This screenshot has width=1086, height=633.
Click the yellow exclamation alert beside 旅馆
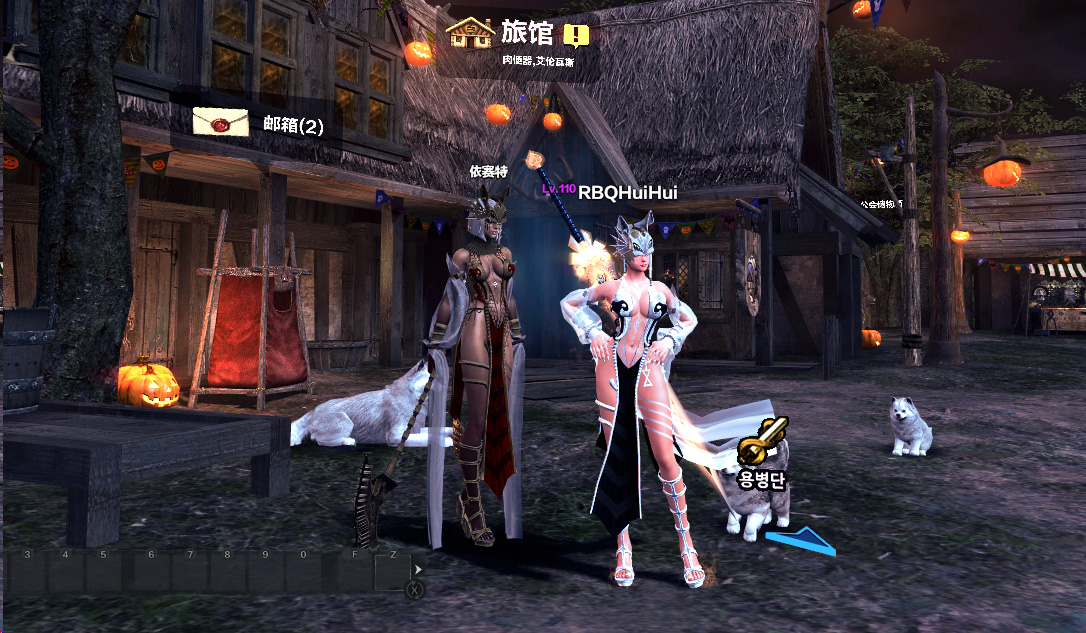(x=576, y=36)
